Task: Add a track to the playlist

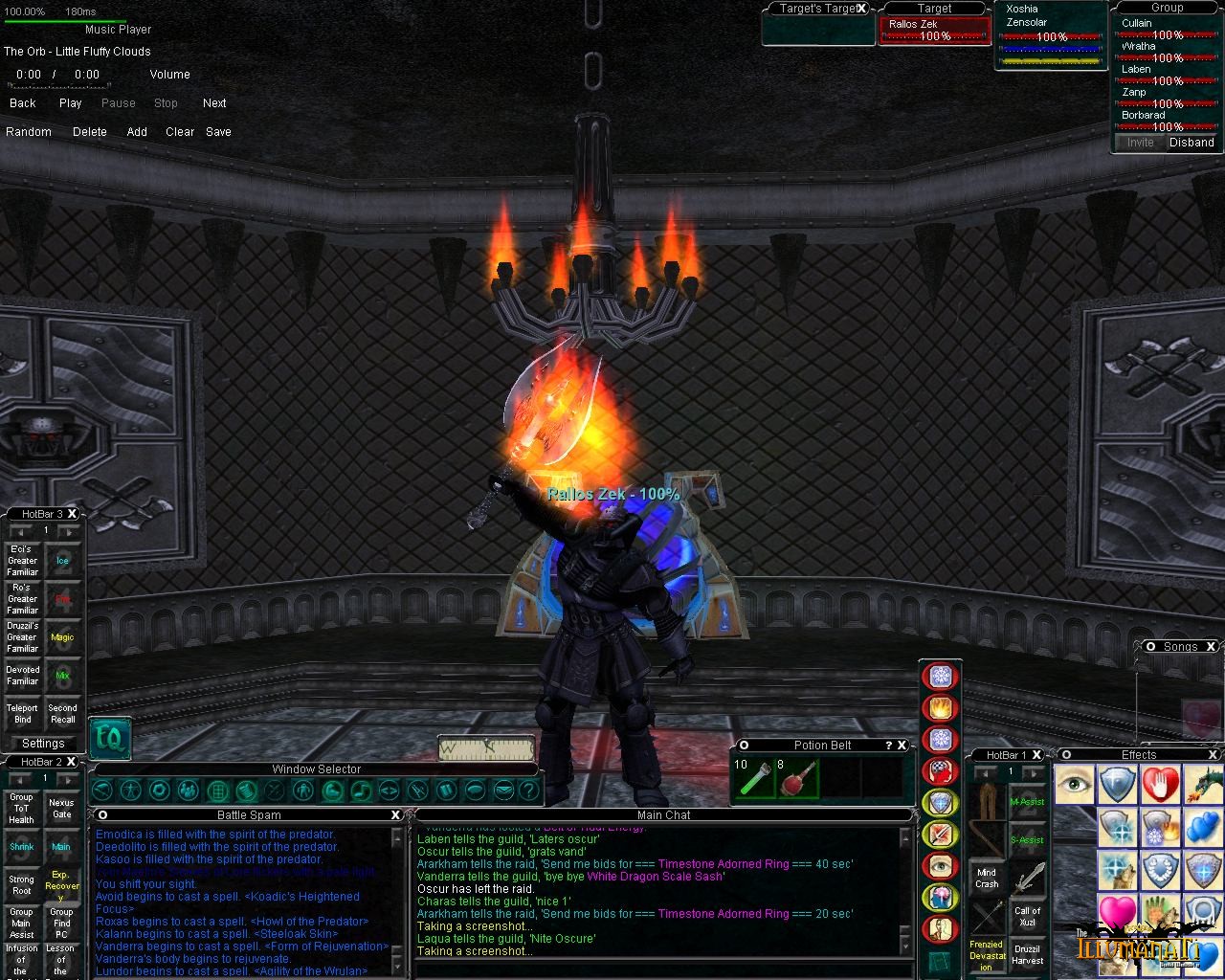Action: click(x=137, y=132)
